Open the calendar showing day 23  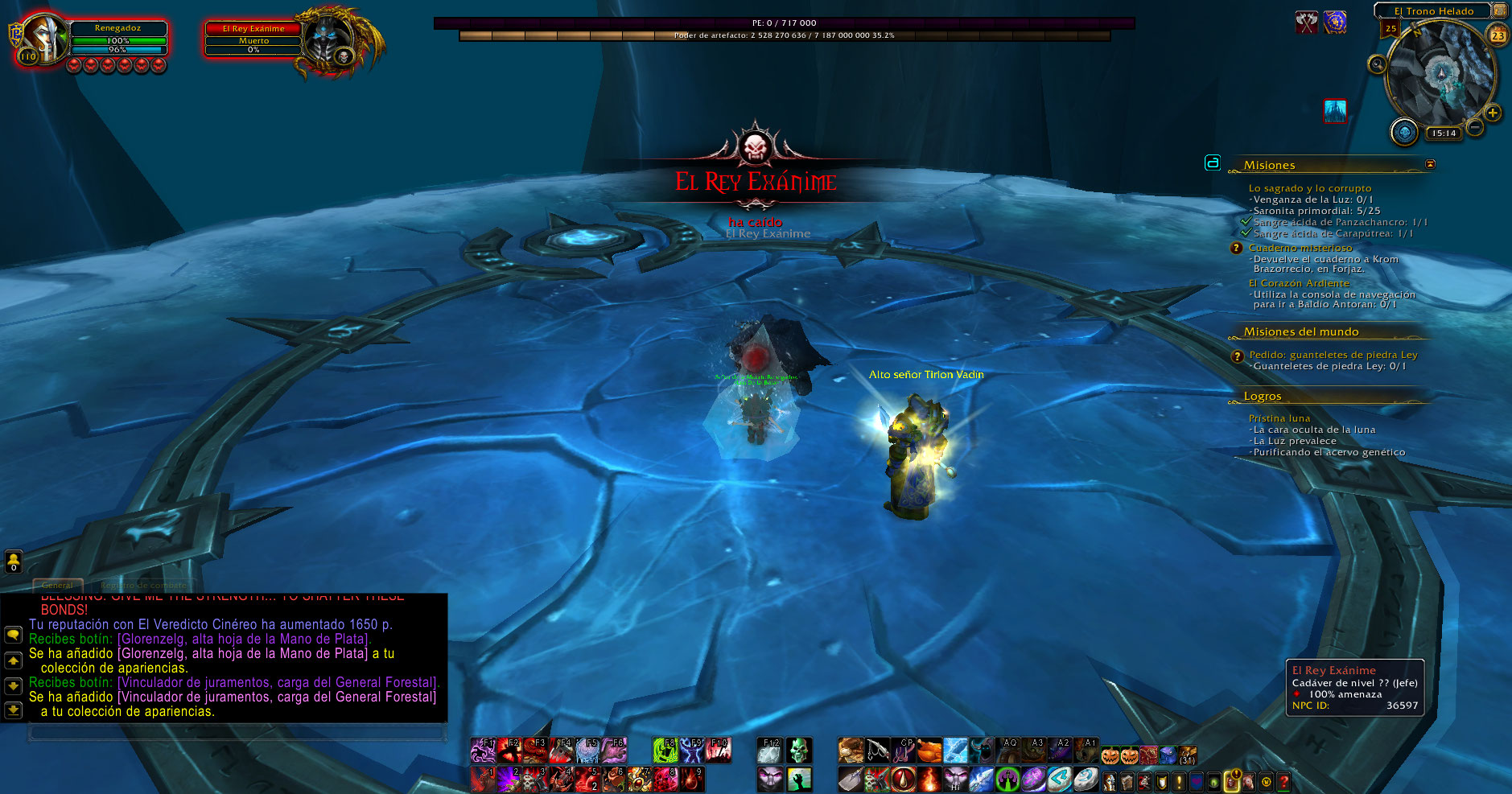[x=1498, y=35]
